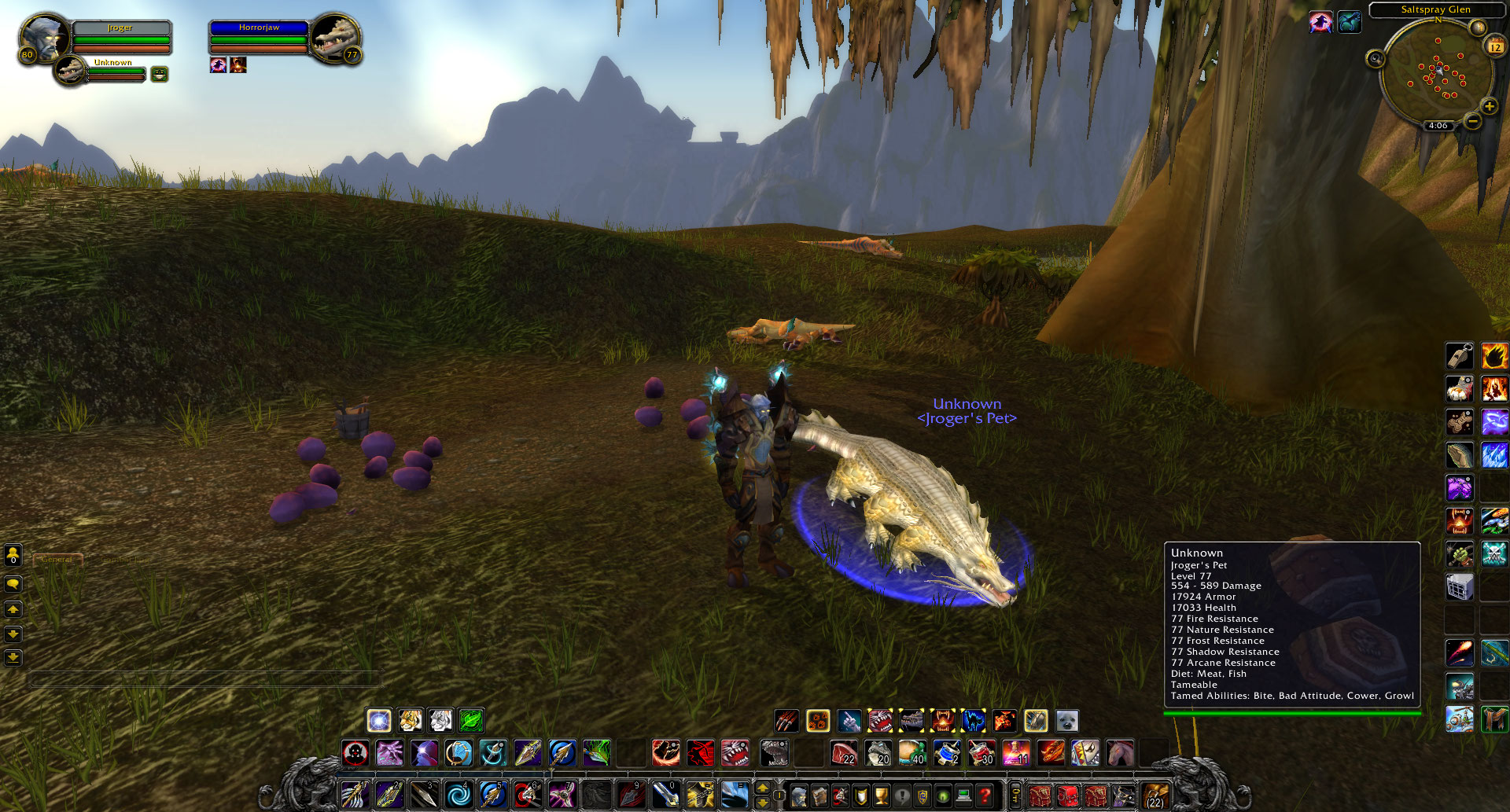Viewport: 1510px width, 812px height.
Task: Open the Guild panel shield icon
Action: (x=923, y=795)
